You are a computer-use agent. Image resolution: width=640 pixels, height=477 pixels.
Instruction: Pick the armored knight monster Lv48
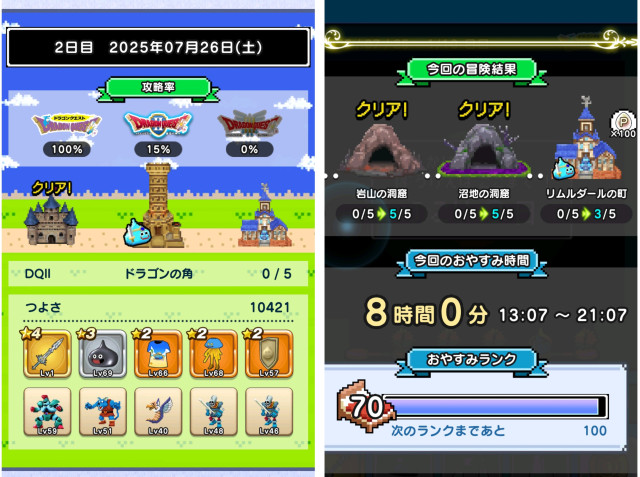(x=214, y=413)
